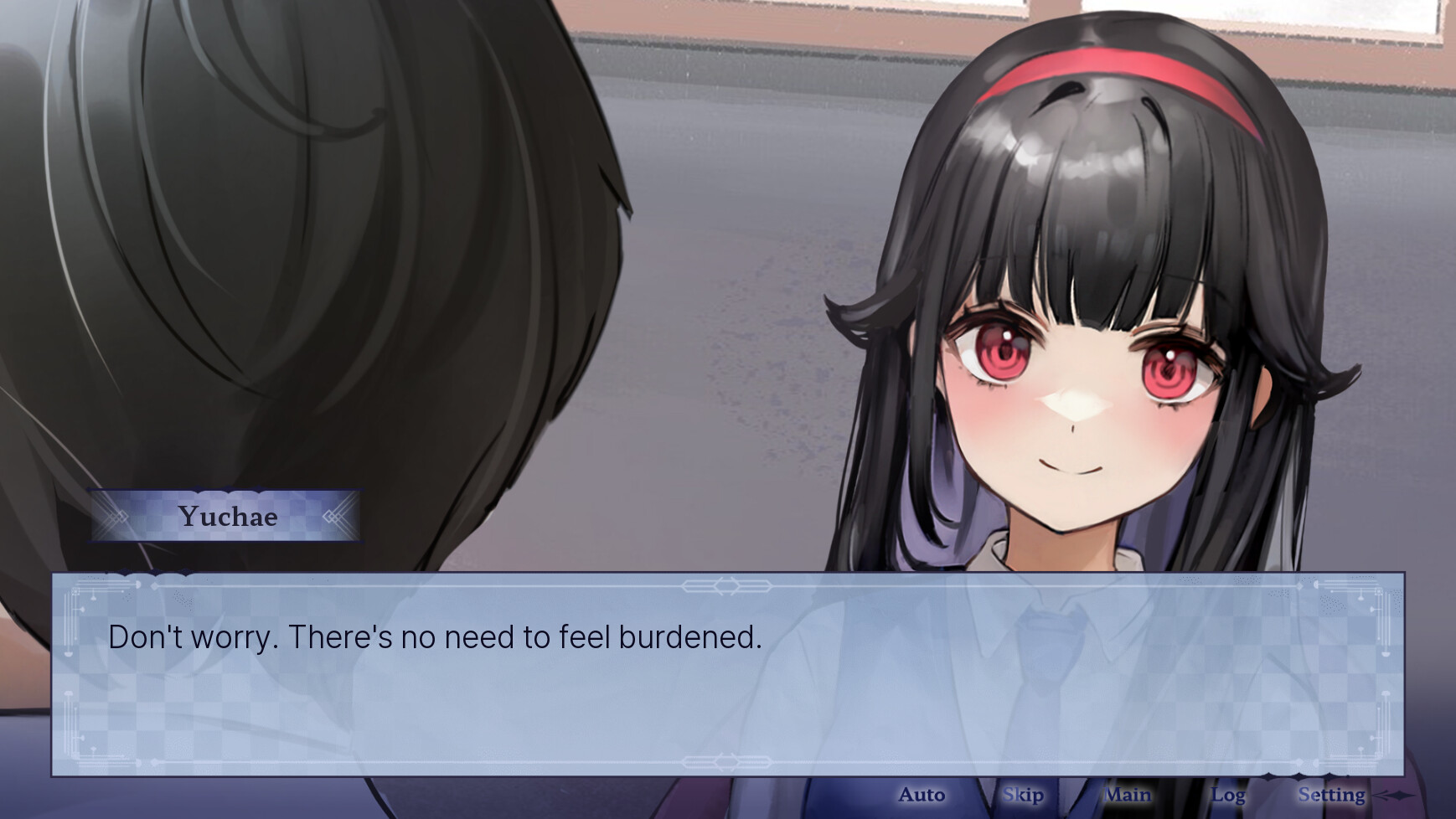Activate Skip mode to fast-forward dialogue
Viewport: 1456px width, 819px height.
pyautogui.click(x=1025, y=795)
